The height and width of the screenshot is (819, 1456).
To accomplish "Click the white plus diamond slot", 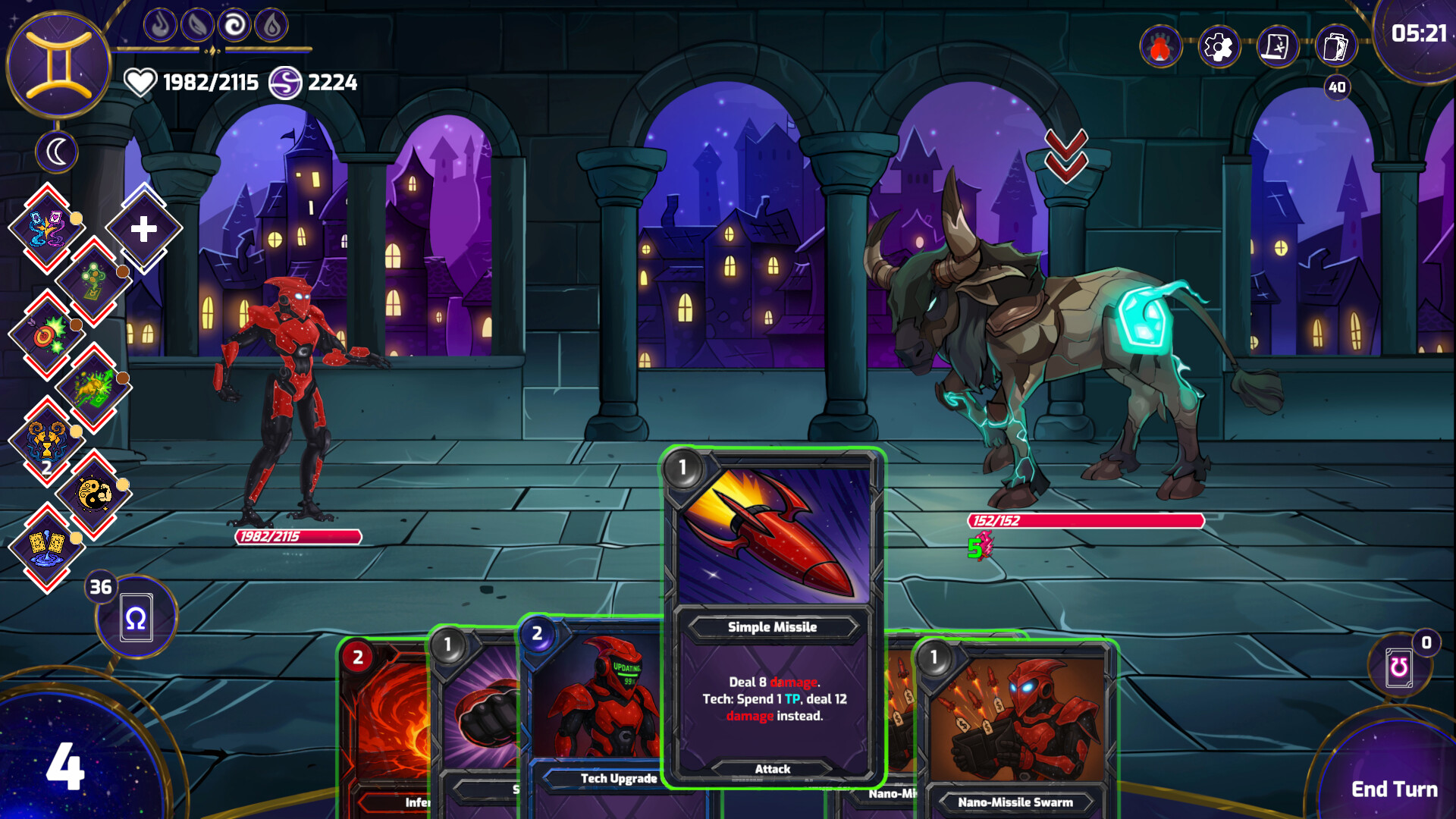I will (x=143, y=228).
